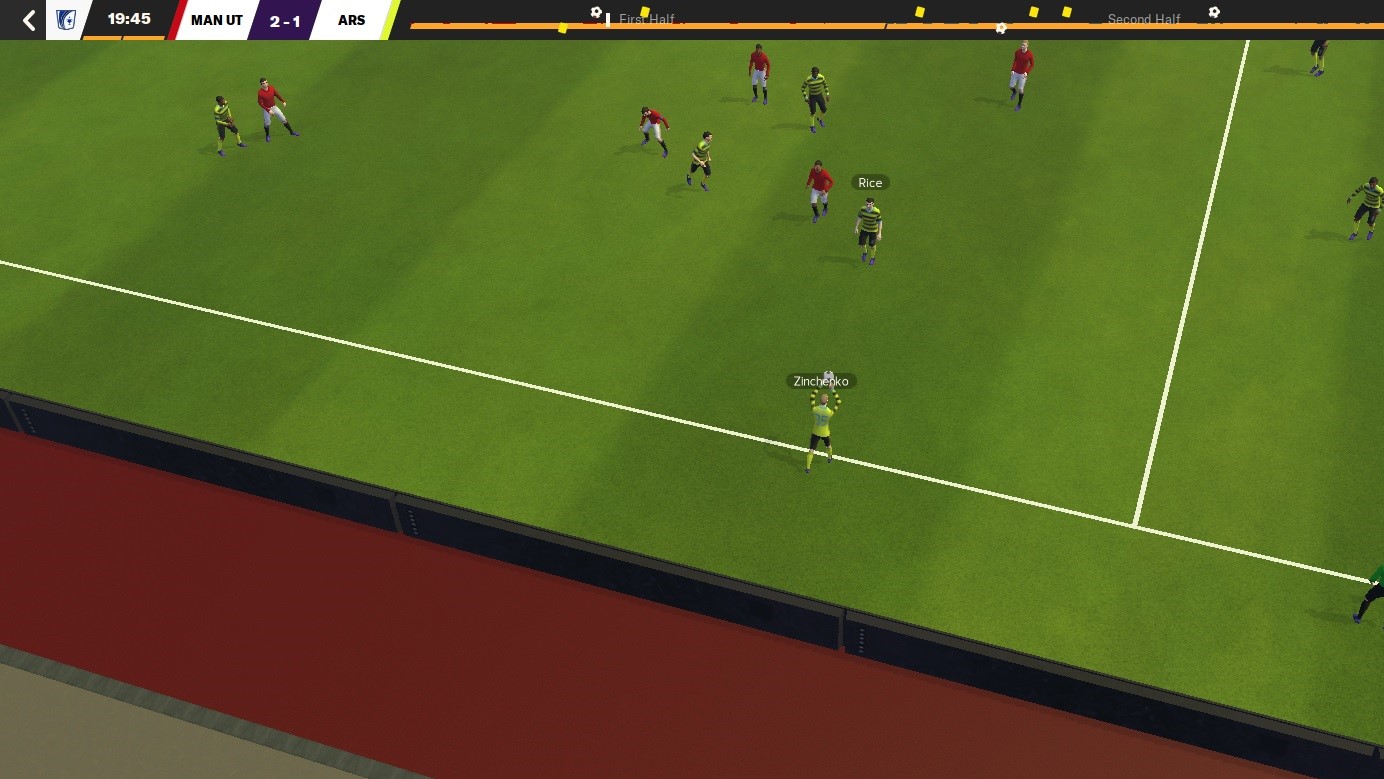Click the goal football marker in the First Half
Screen dimensions: 1384x779
pyautogui.click(x=596, y=12)
